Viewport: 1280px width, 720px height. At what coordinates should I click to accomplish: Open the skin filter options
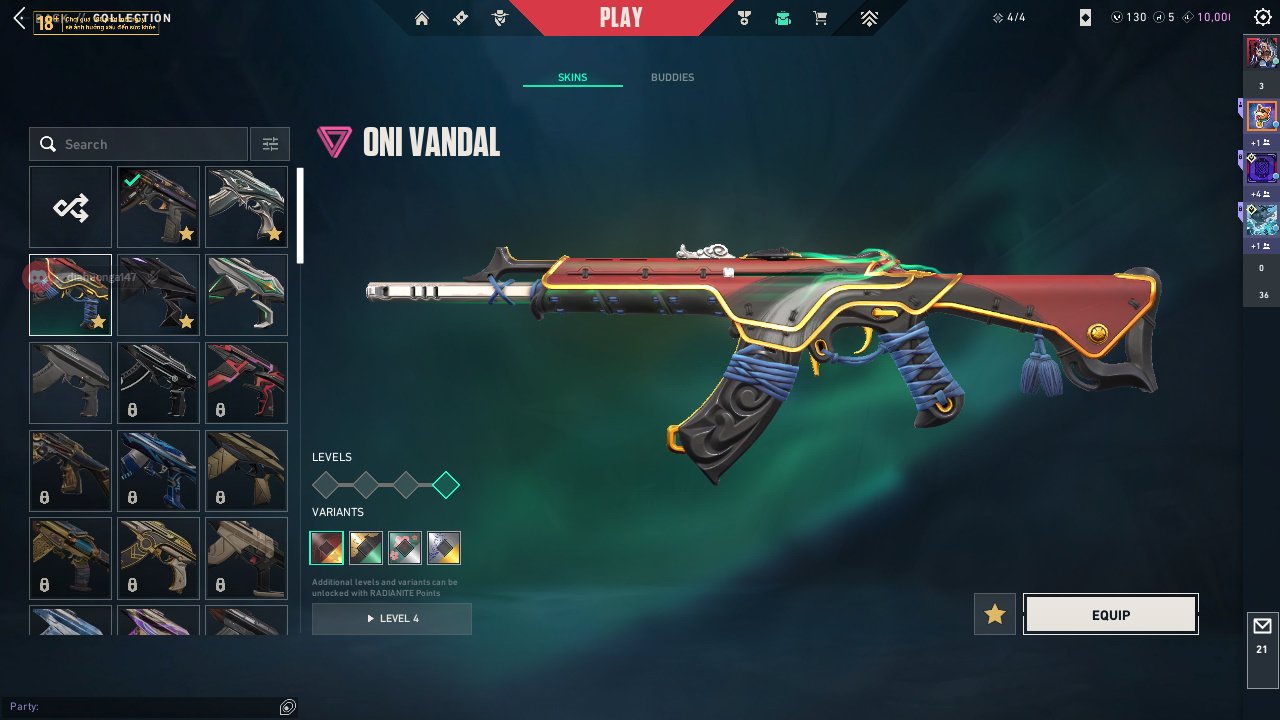click(x=270, y=144)
